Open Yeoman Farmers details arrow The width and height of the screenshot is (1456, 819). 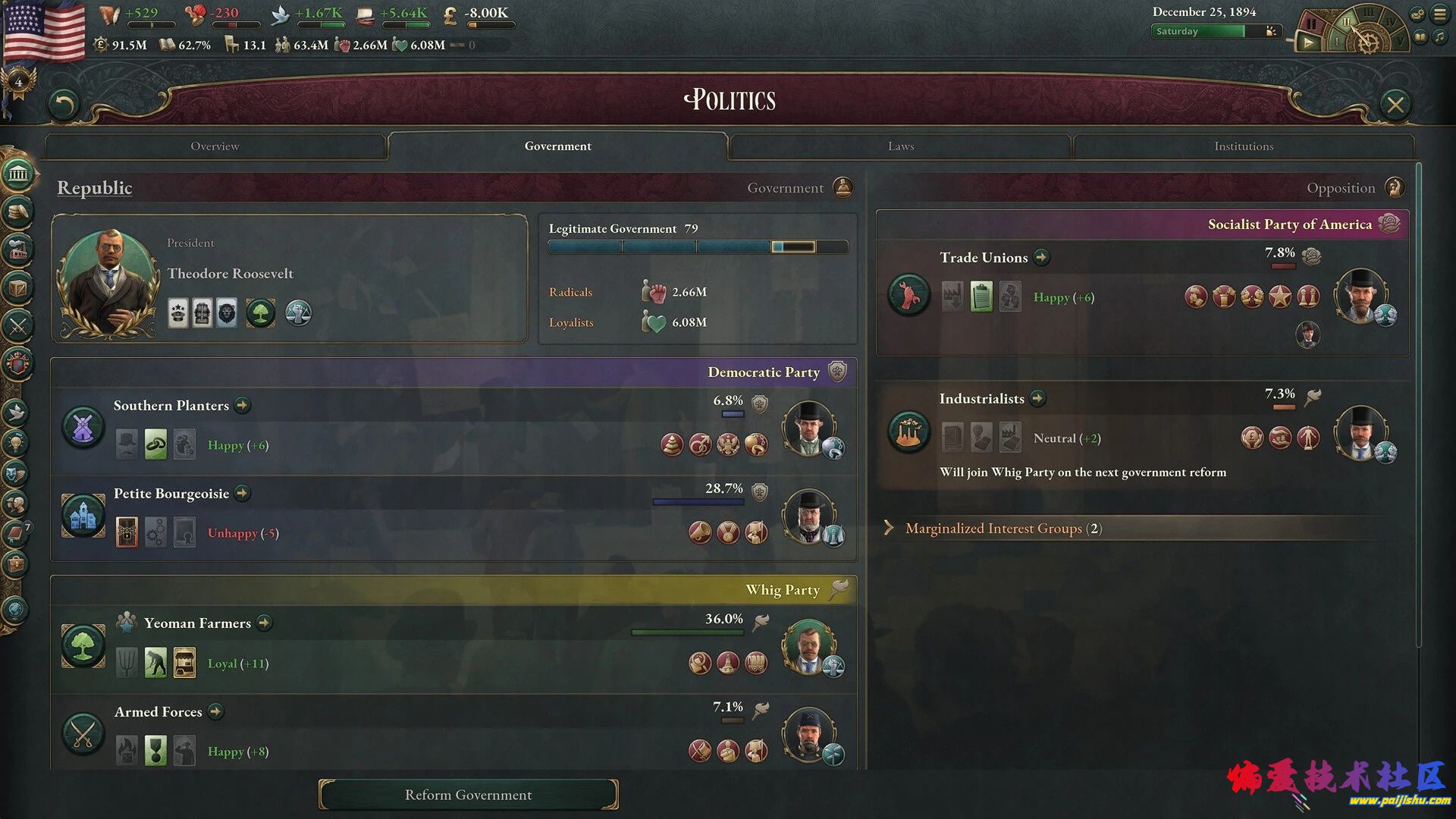(x=264, y=623)
